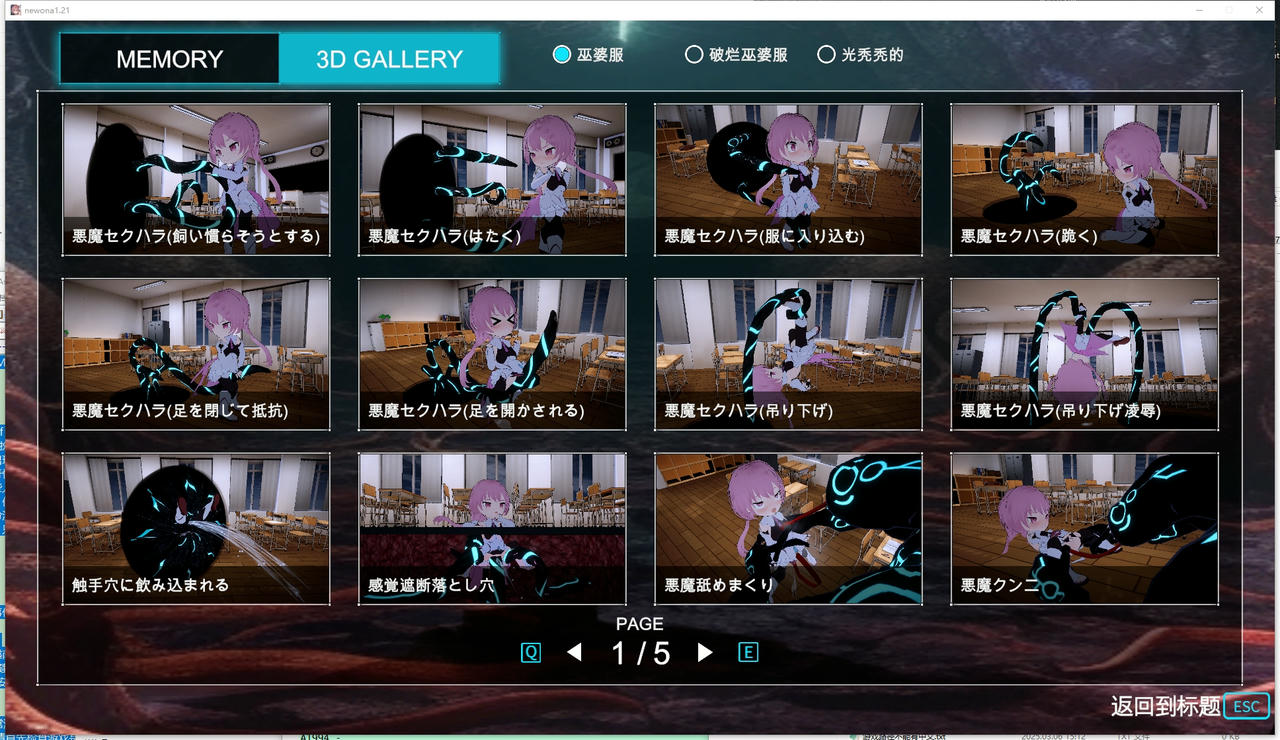Click the left arrow to go back a page

[575, 650]
